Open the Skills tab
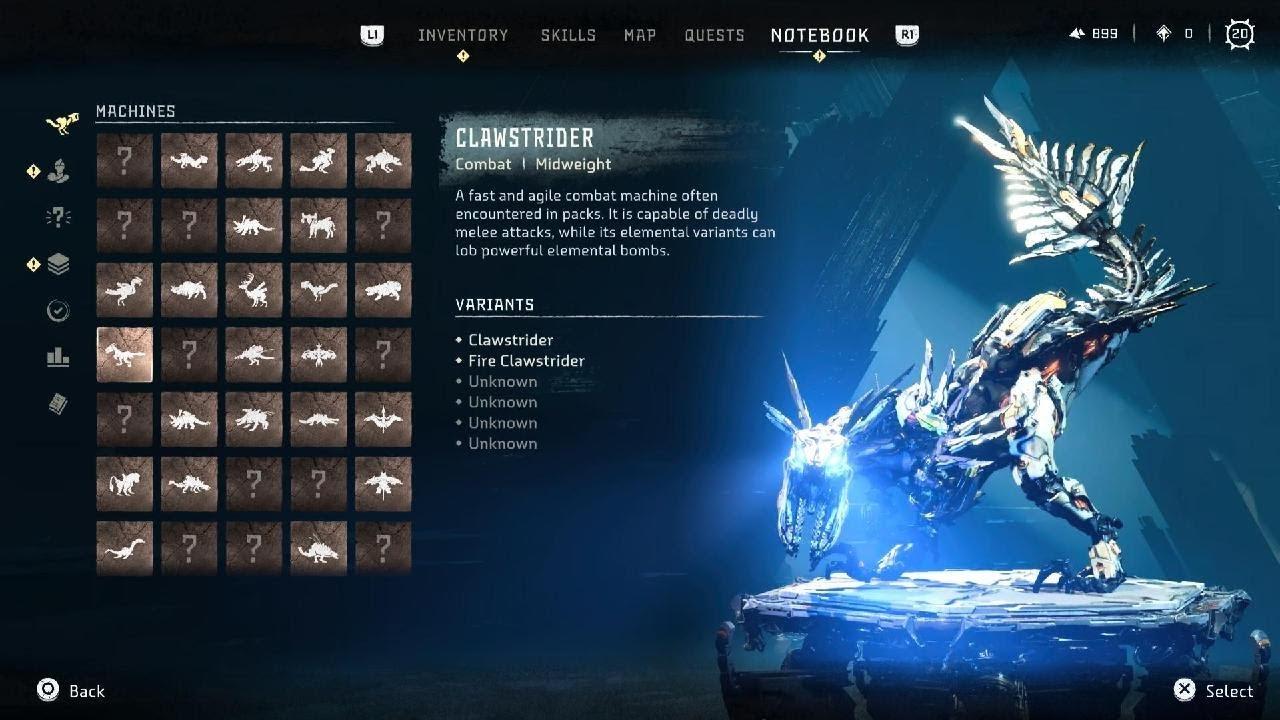This screenshot has height=720, width=1280. coord(568,35)
